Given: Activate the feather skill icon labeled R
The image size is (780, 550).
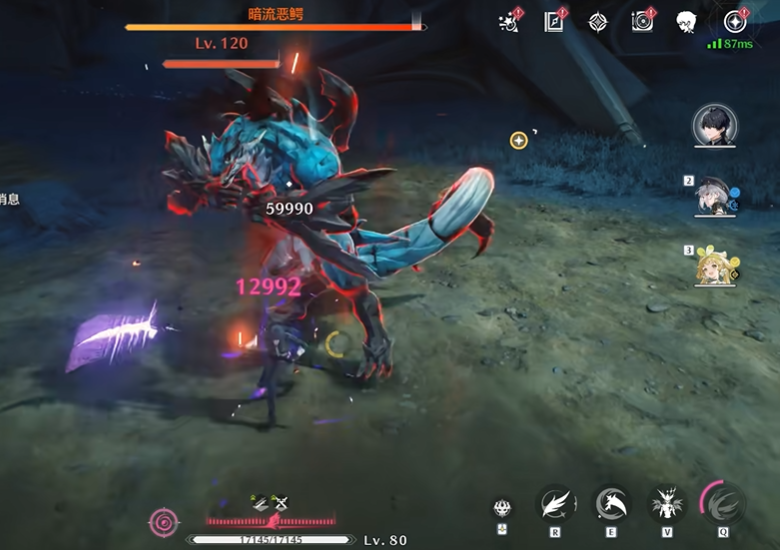Looking at the screenshot, I should (x=555, y=503).
